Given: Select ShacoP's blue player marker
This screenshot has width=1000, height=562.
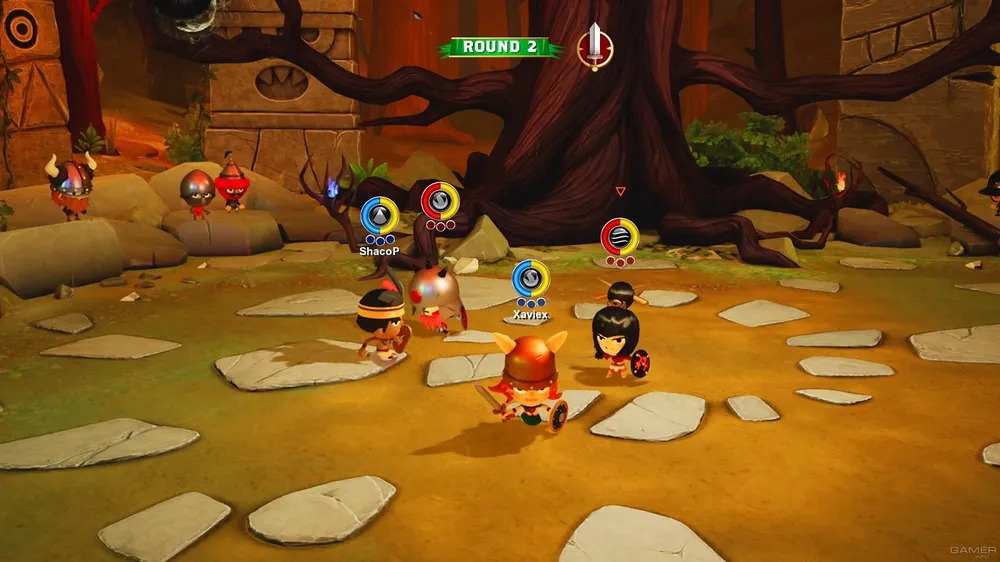Looking at the screenshot, I should point(379,216).
